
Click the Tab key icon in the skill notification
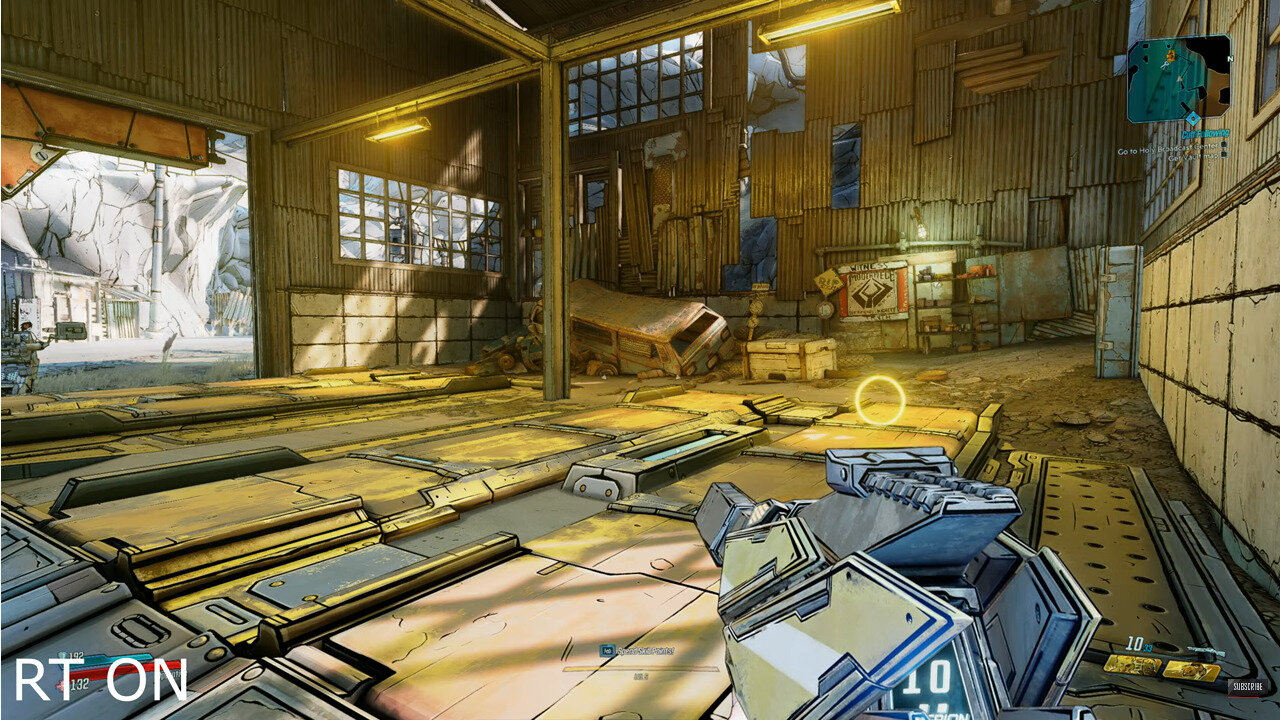click(608, 650)
